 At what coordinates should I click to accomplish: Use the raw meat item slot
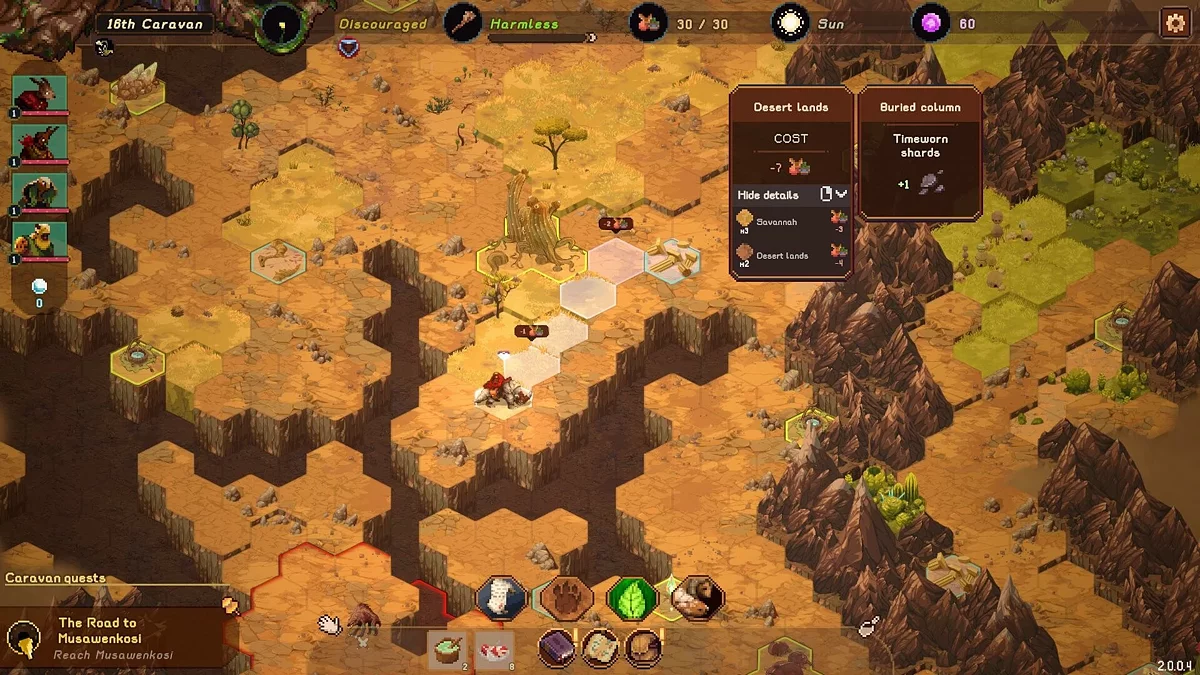click(494, 649)
